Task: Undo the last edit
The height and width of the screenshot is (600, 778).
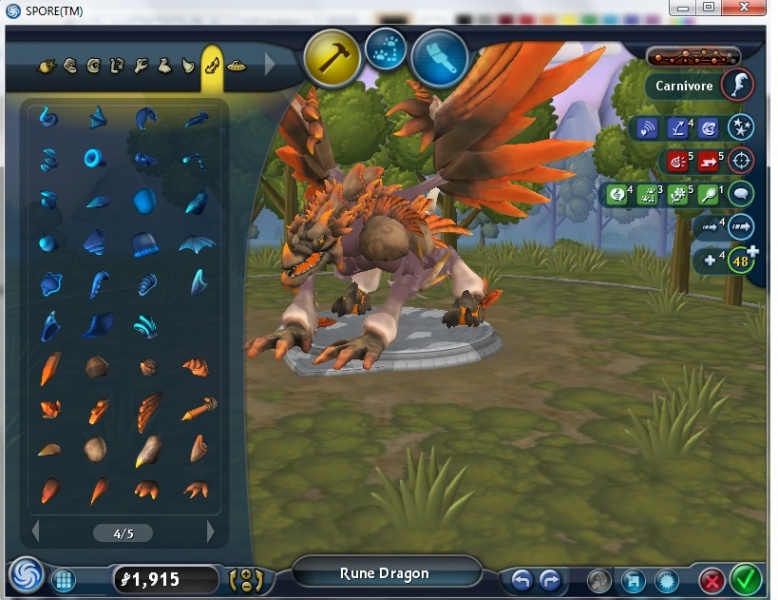Action: click(521, 580)
